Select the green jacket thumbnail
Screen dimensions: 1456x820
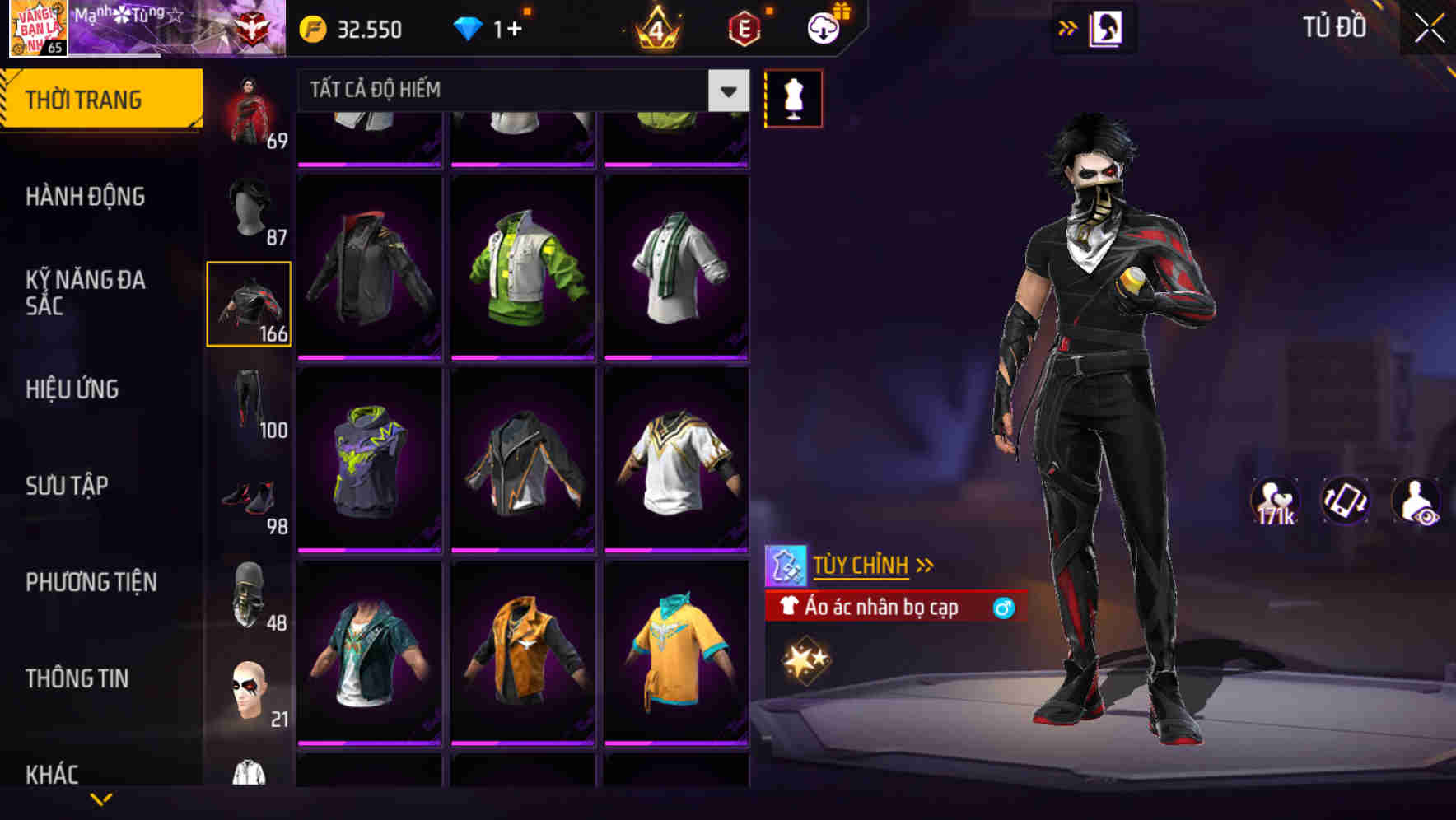pos(522,272)
